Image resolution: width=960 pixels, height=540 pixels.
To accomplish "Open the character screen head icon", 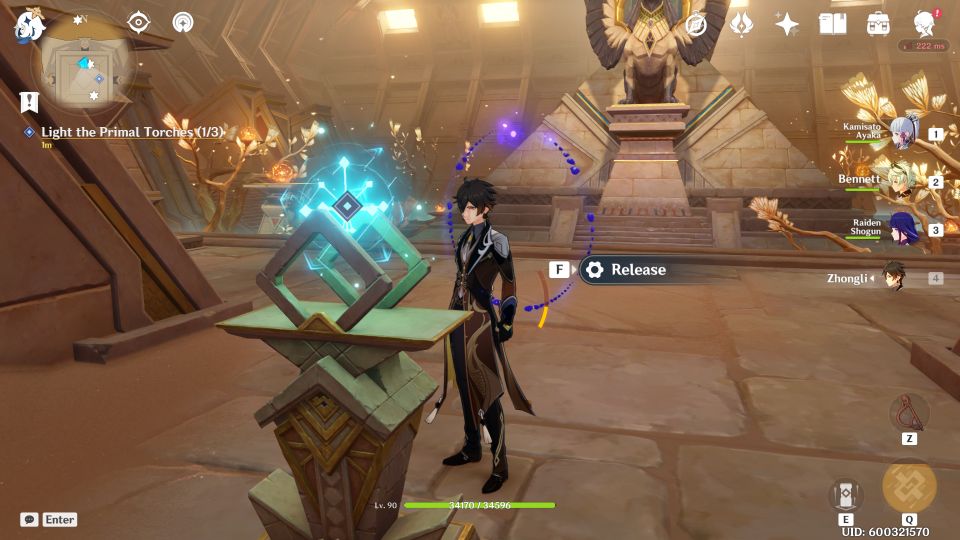I will point(925,25).
